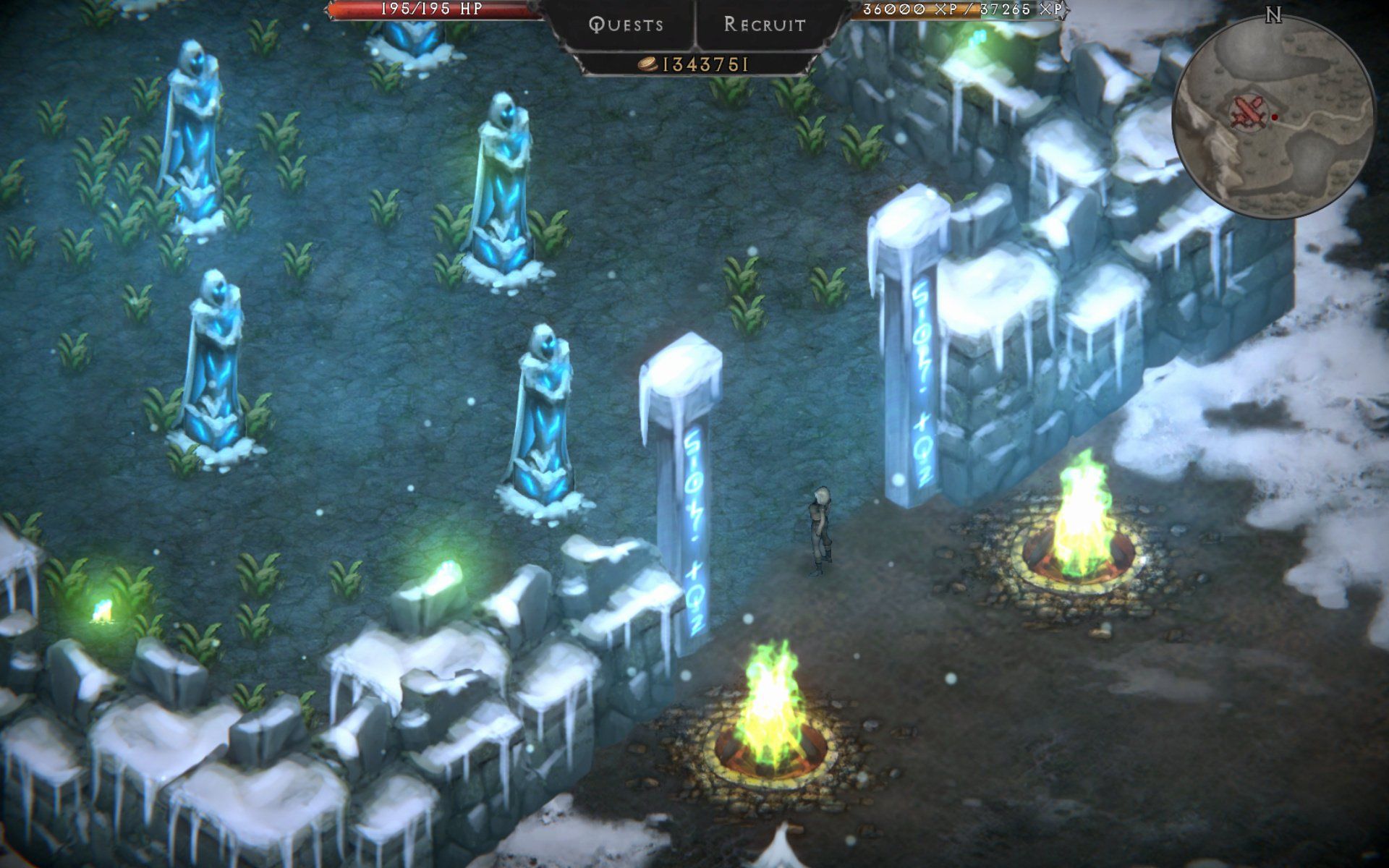
Task: Open the Quests panel
Action: tap(626, 25)
